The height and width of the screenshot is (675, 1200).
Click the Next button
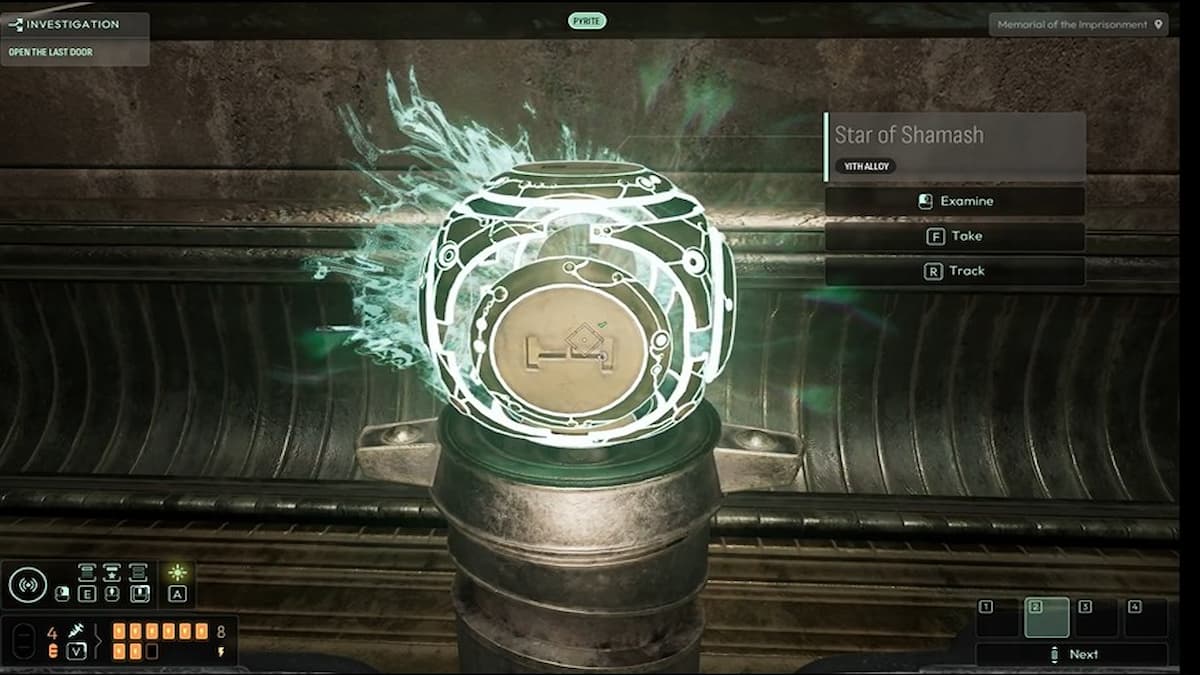(x=1072, y=654)
